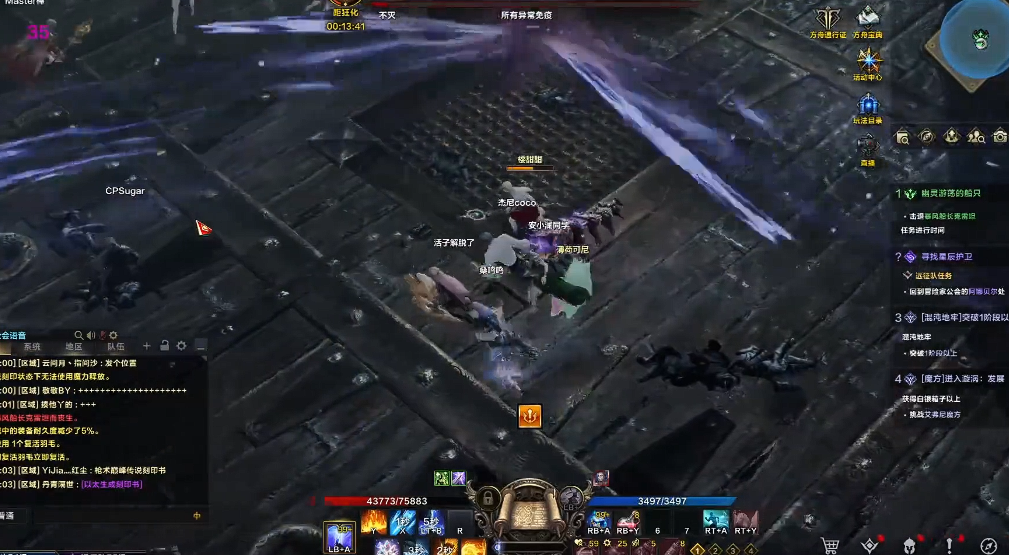Minimize the chat window

(x=201, y=346)
